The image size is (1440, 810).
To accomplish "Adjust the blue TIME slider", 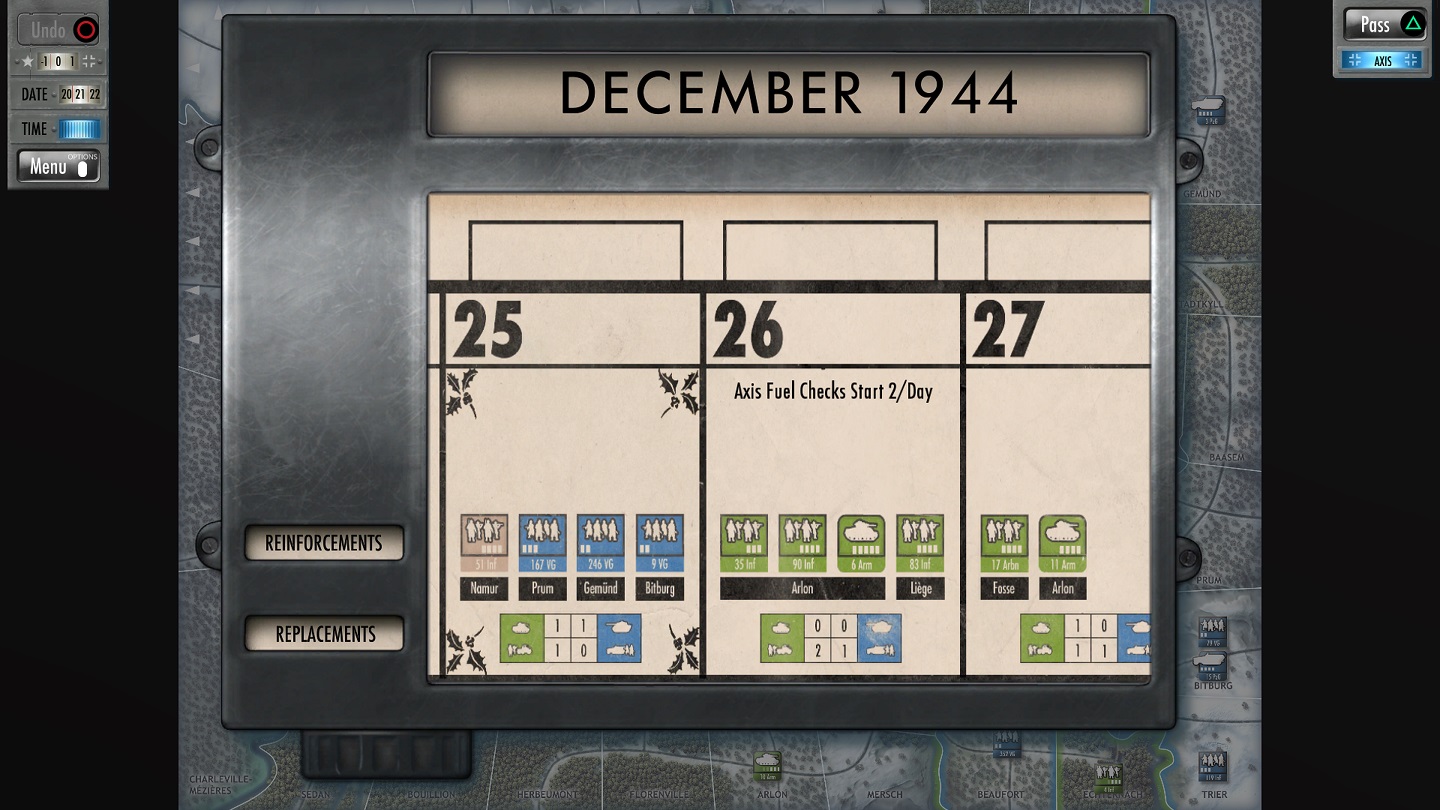I will (x=80, y=128).
